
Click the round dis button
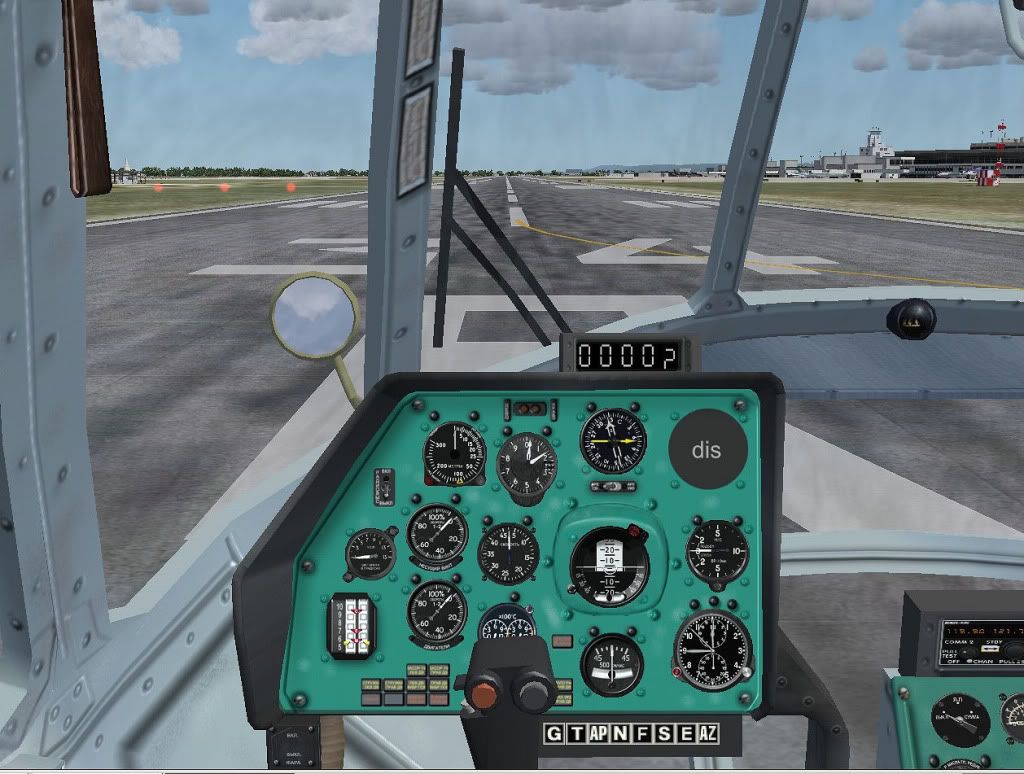point(706,450)
